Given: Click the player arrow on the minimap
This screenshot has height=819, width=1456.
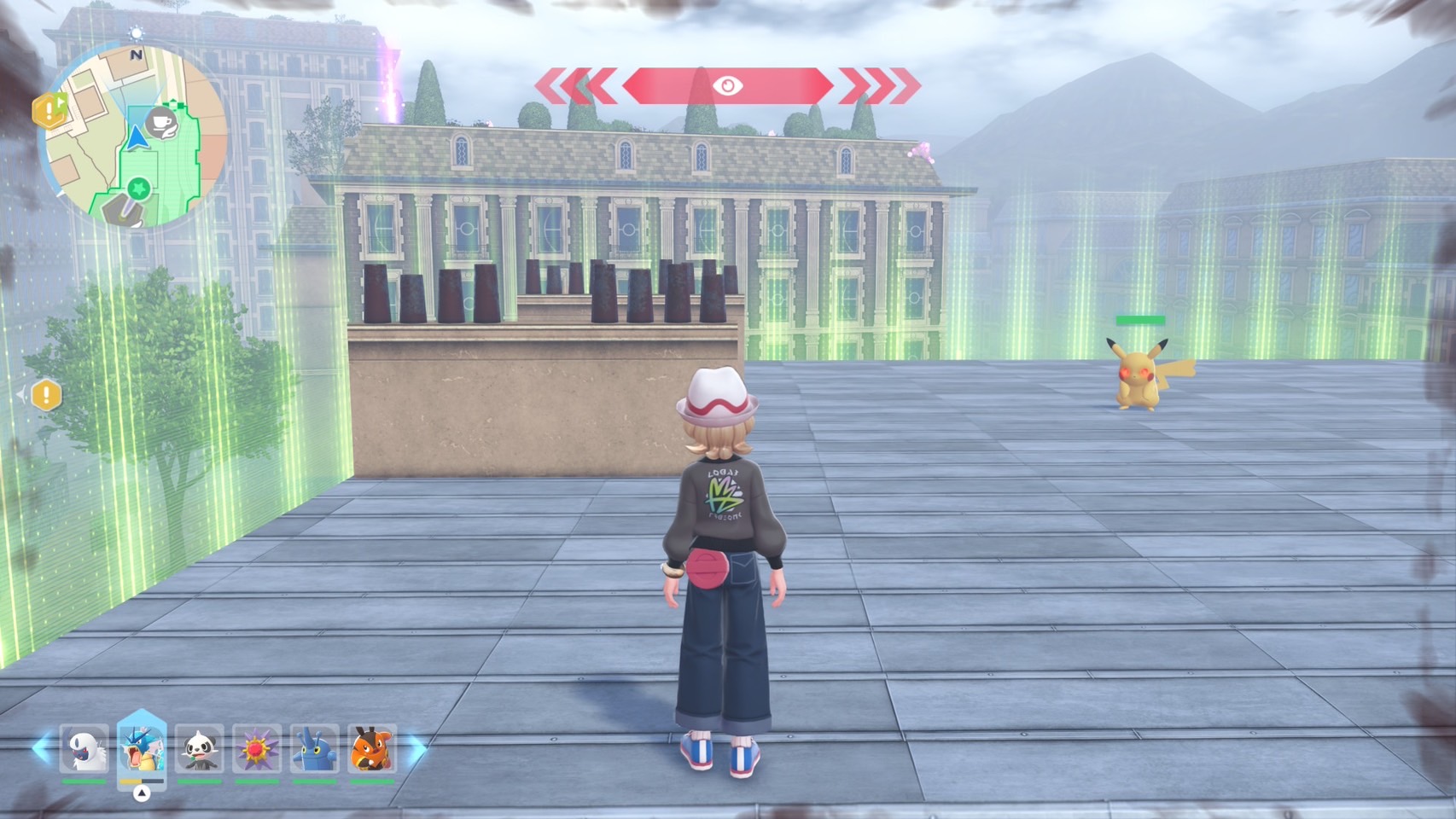Looking at the screenshot, I should click(137, 138).
